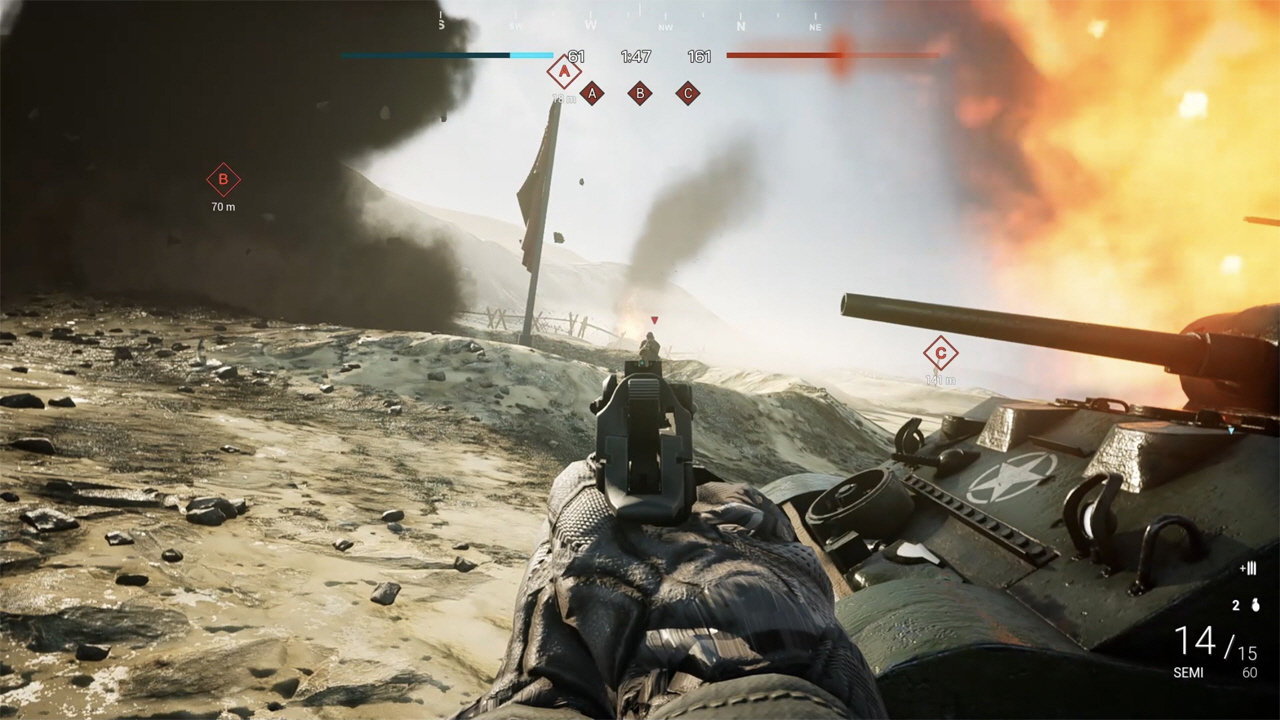
Task: Expand the compass S marker on the left
Action: point(440,23)
